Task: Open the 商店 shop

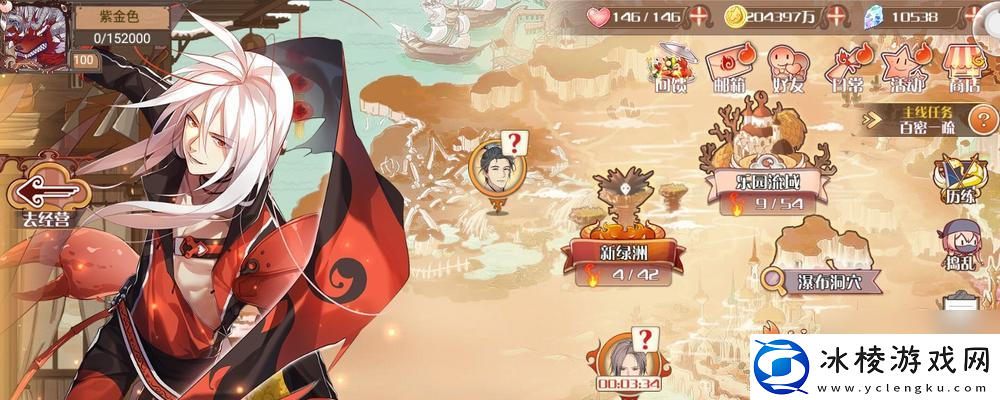Action: pos(964,68)
